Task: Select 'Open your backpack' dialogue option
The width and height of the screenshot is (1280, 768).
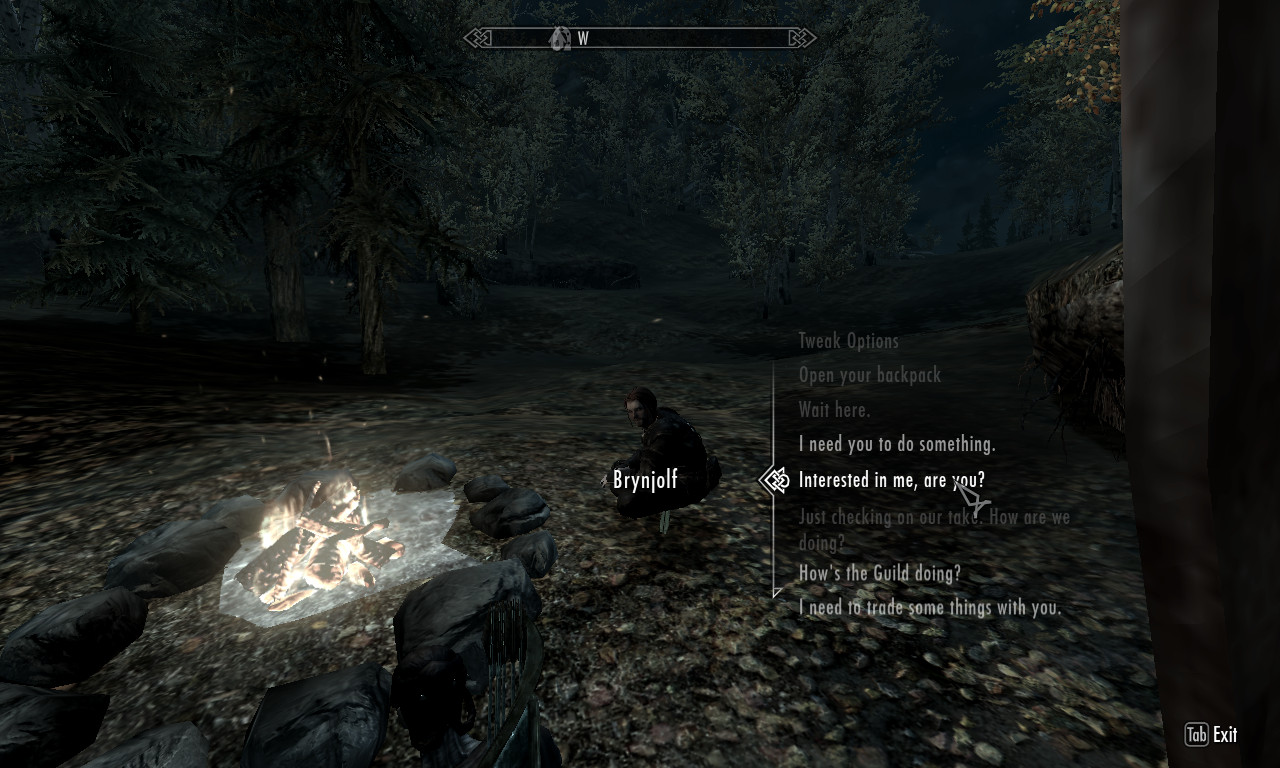Action: (x=869, y=375)
